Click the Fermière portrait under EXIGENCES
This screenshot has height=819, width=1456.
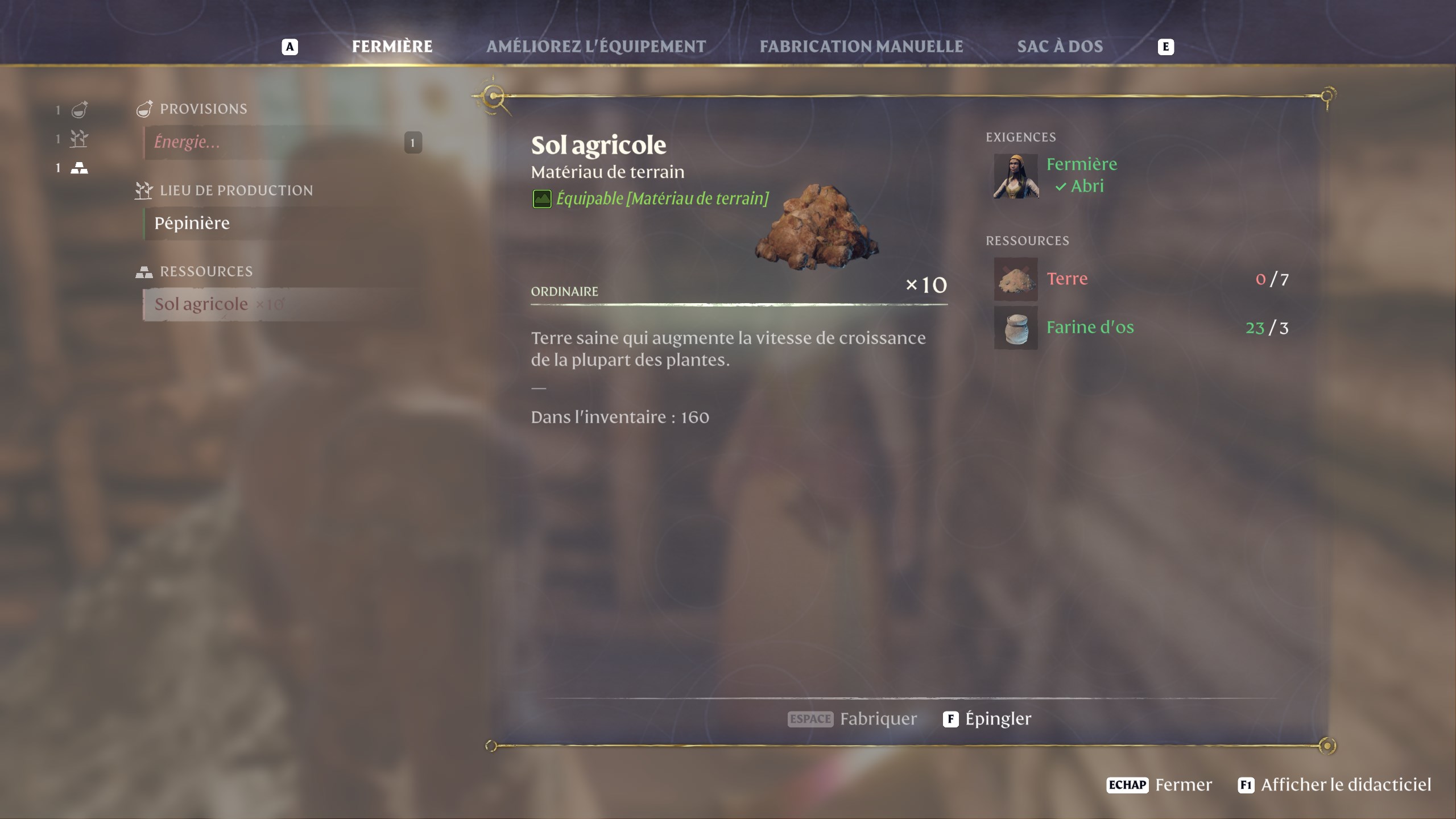(x=1016, y=177)
